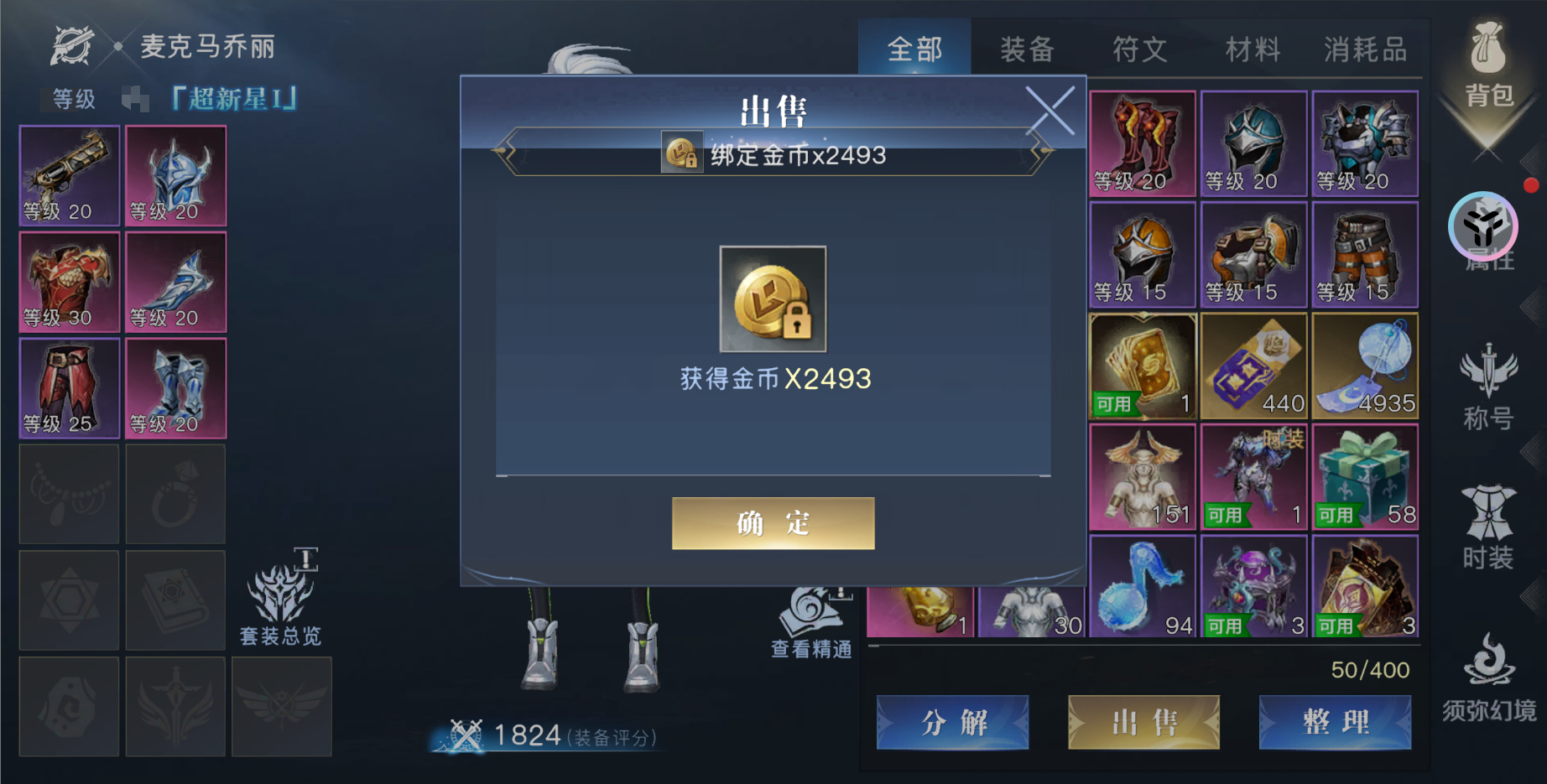Select the level 30 red chest armor
The width and height of the screenshot is (1547, 784).
69,281
